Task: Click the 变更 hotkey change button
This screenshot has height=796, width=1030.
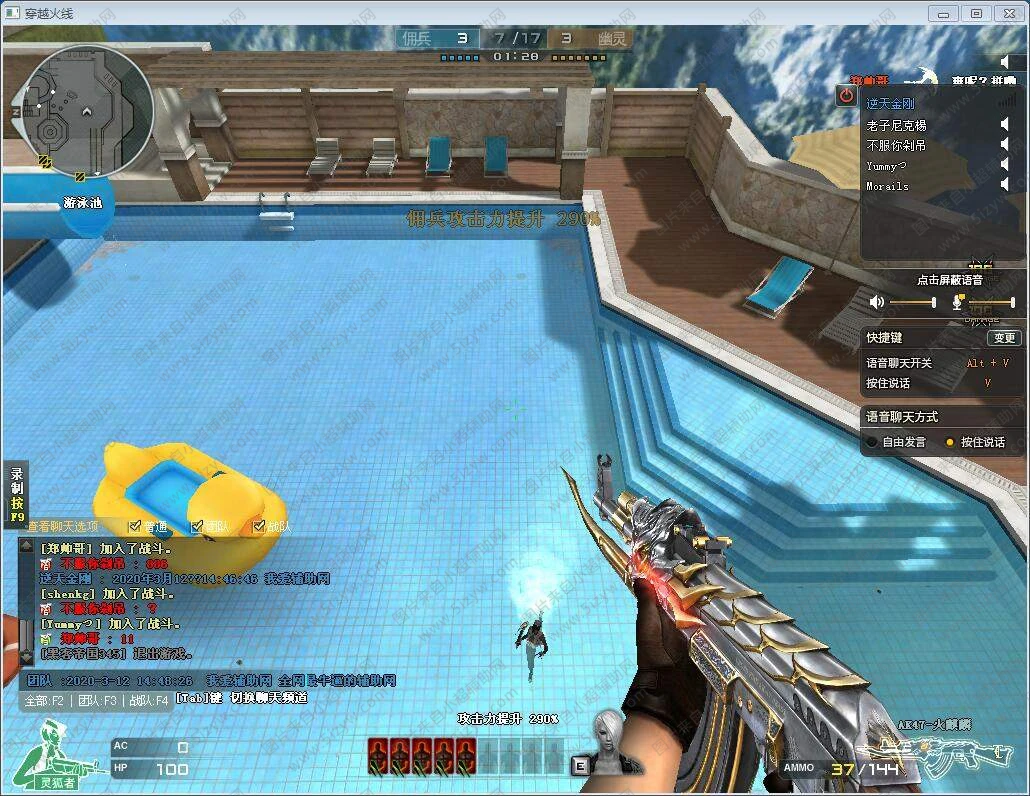Action: coord(1004,338)
